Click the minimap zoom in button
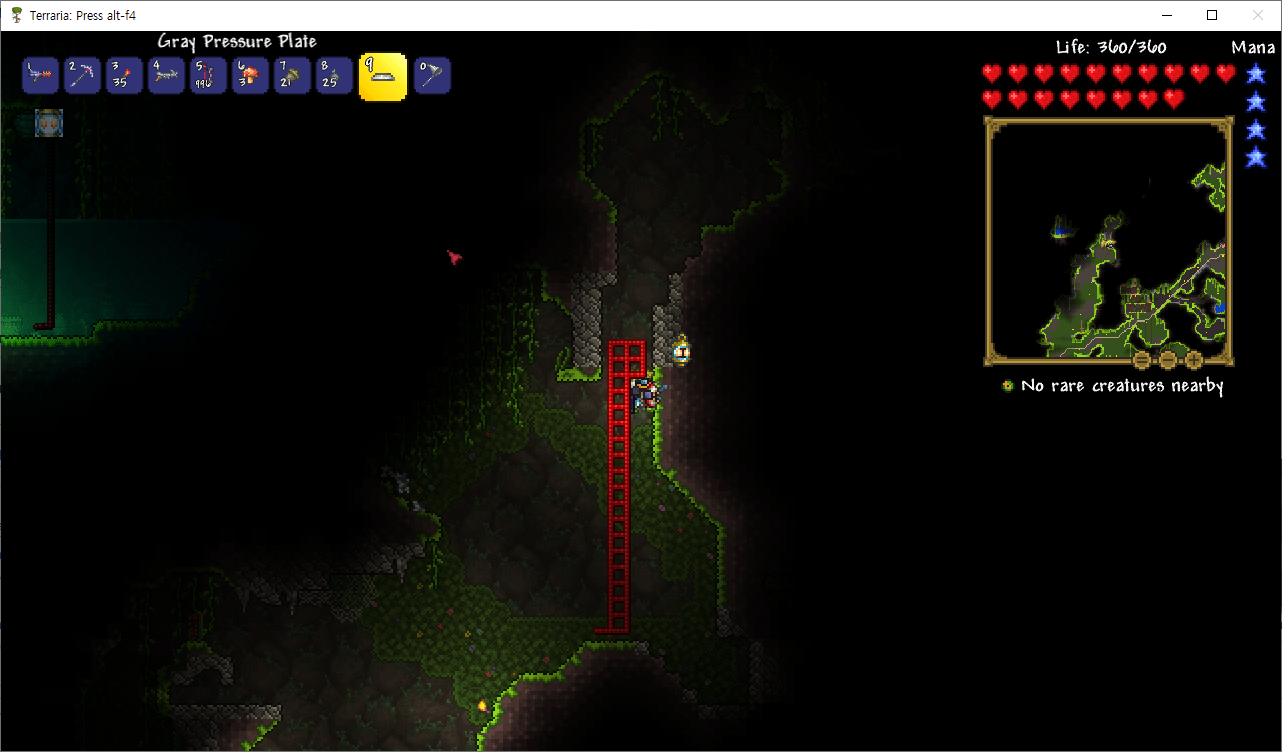The width and height of the screenshot is (1282, 752). coord(1193,360)
